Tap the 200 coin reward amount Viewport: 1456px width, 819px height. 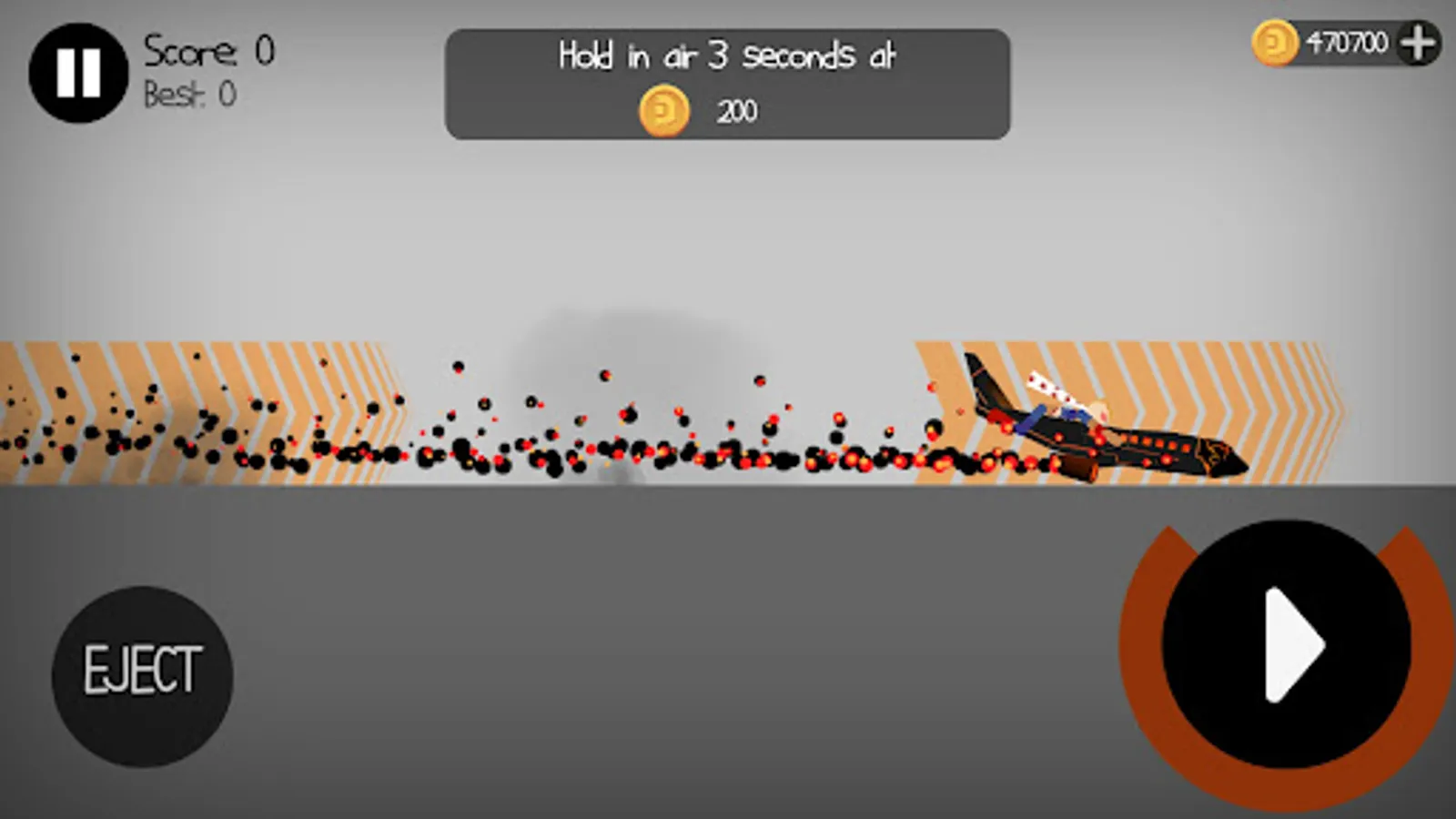pyautogui.click(x=737, y=111)
